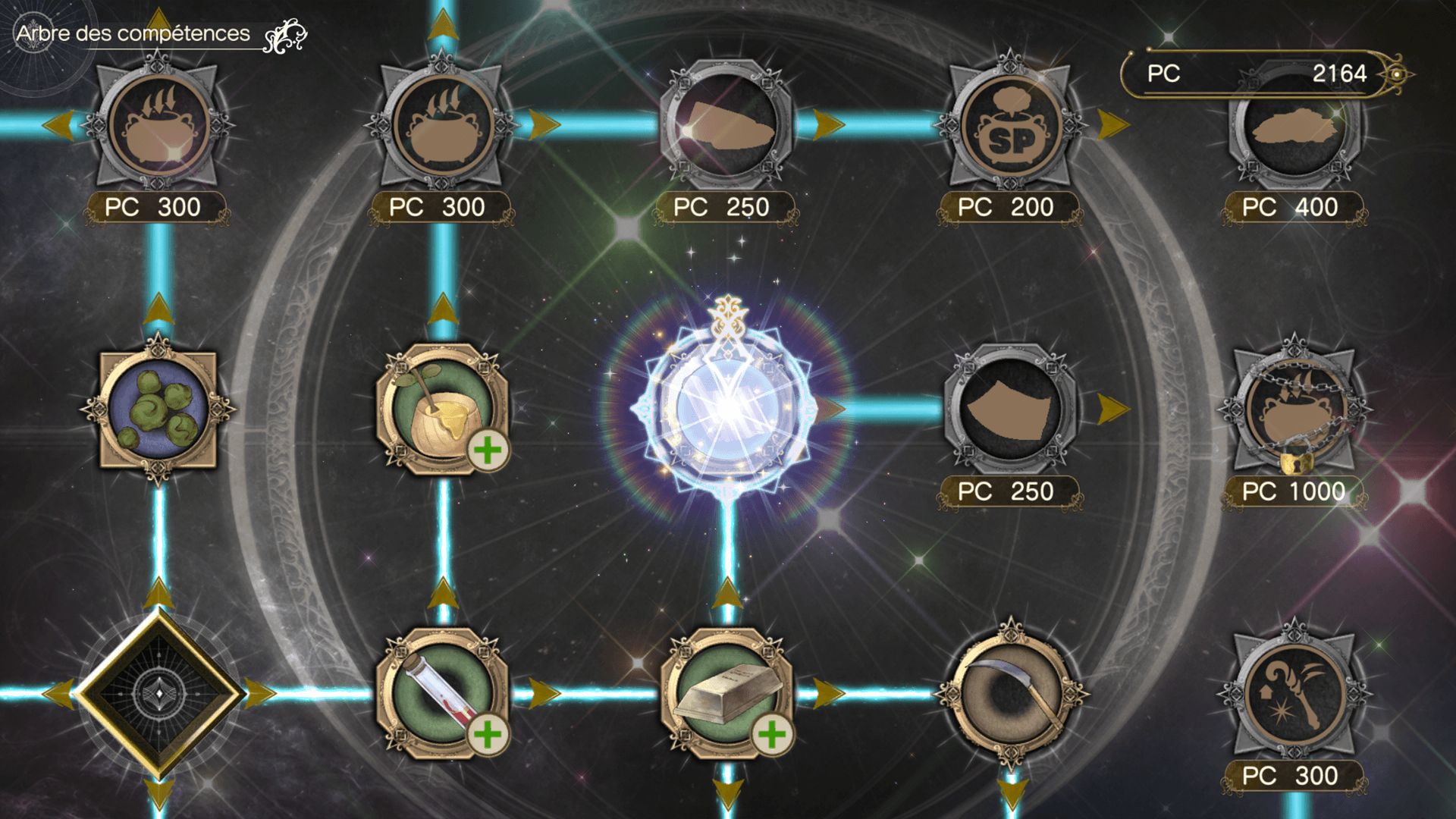Select the flat stone silhouette node costing PC 250
Viewport: 1456px width, 819px height.
(x=726, y=126)
